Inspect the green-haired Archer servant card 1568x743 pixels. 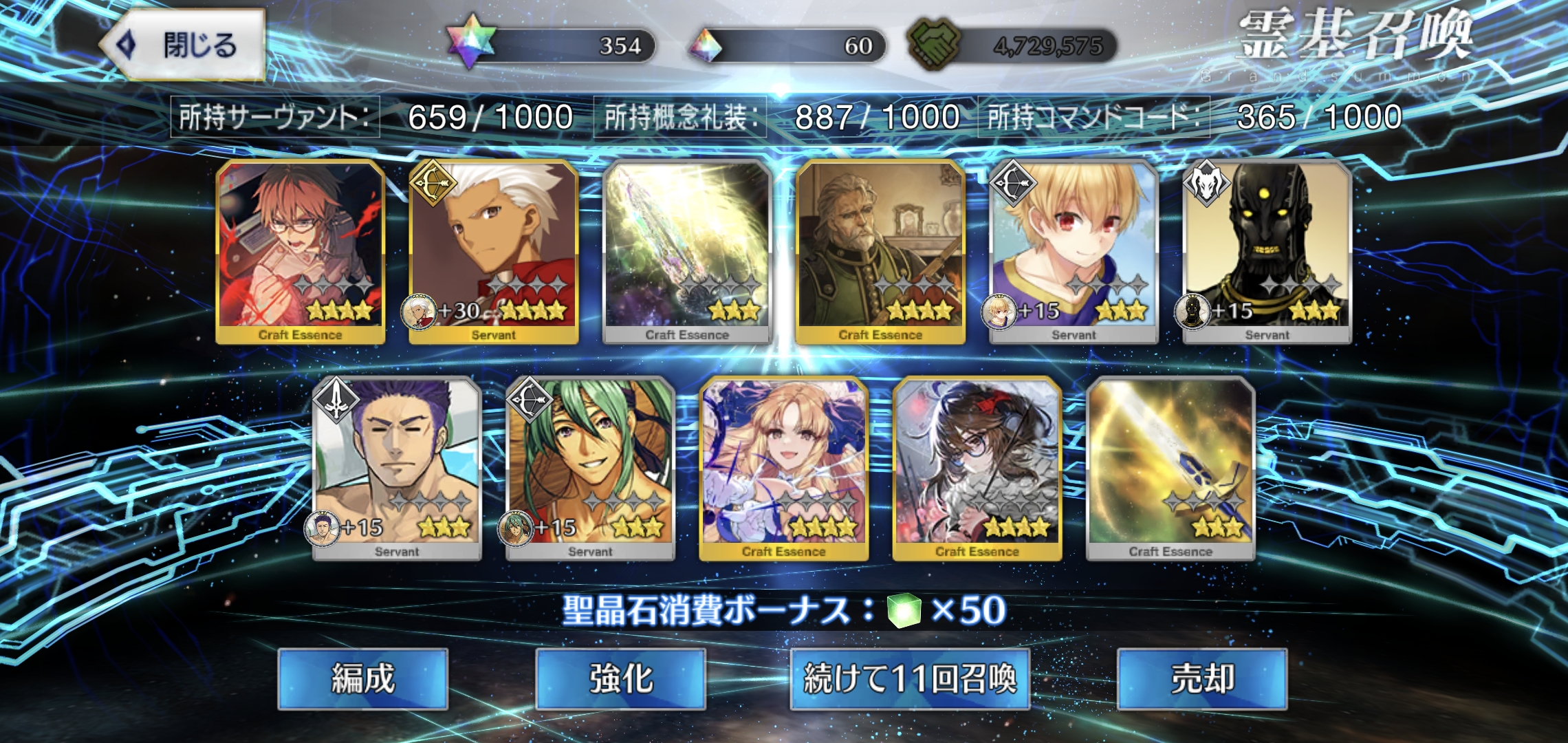pos(590,468)
